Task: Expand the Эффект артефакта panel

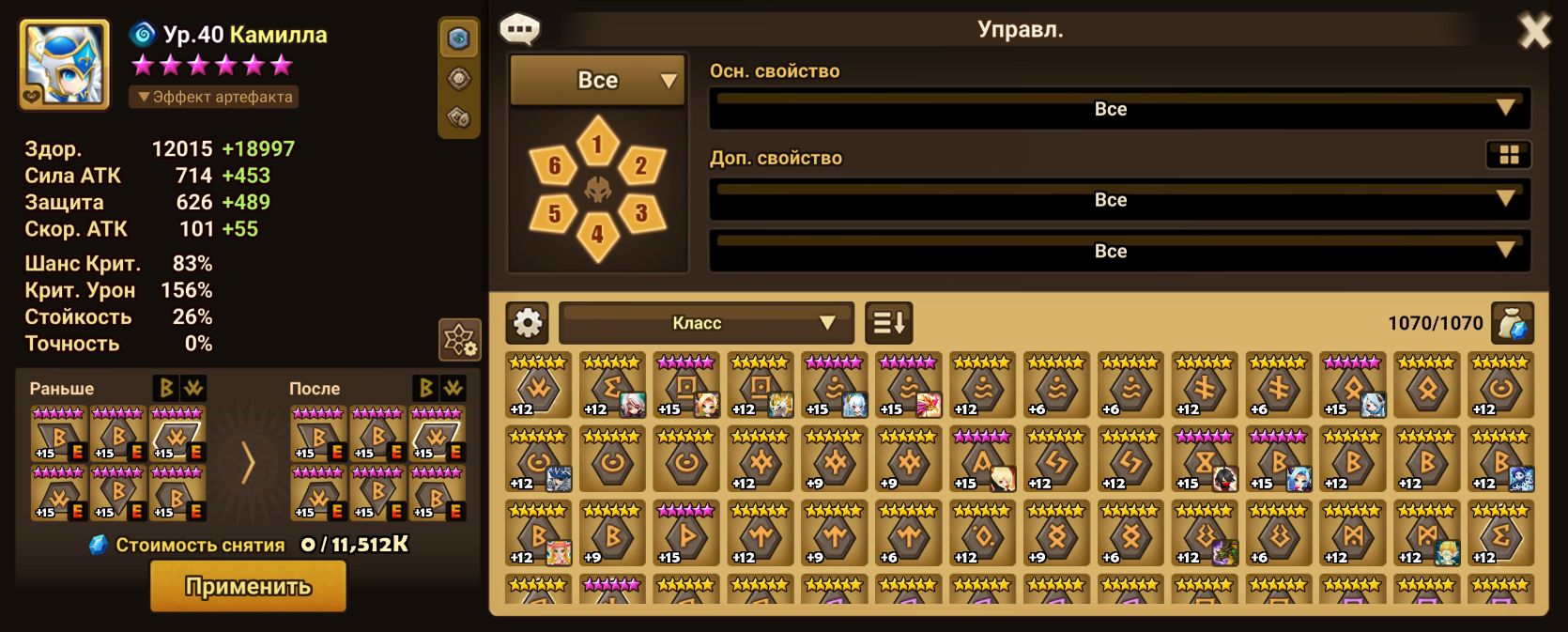Action: point(215,97)
